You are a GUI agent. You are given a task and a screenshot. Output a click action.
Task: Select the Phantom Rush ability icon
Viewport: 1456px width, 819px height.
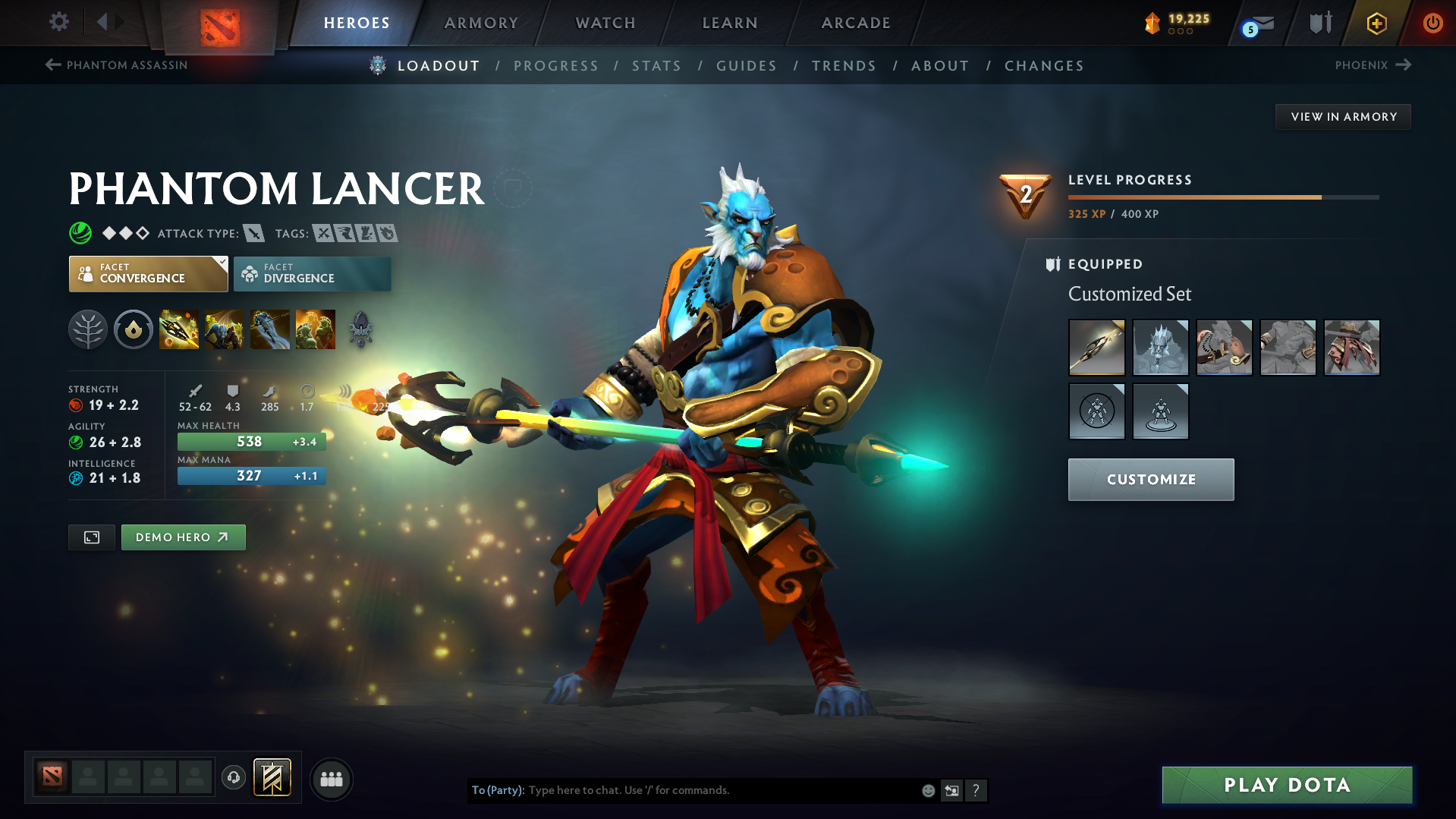pos(270,329)
